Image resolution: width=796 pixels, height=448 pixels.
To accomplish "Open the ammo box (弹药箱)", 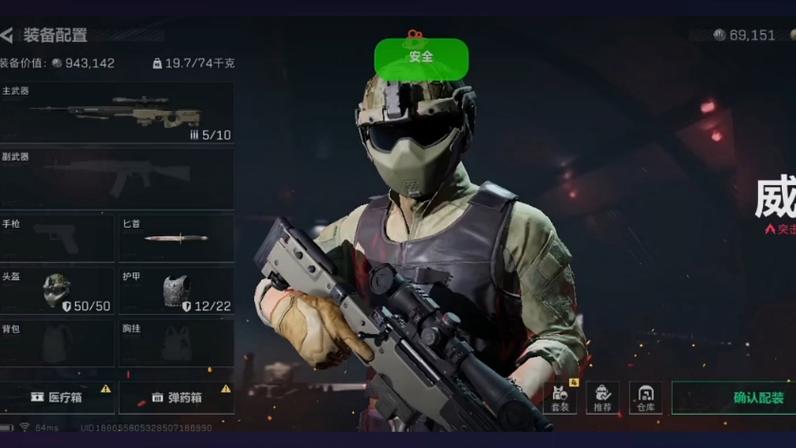I will point(176,397).
